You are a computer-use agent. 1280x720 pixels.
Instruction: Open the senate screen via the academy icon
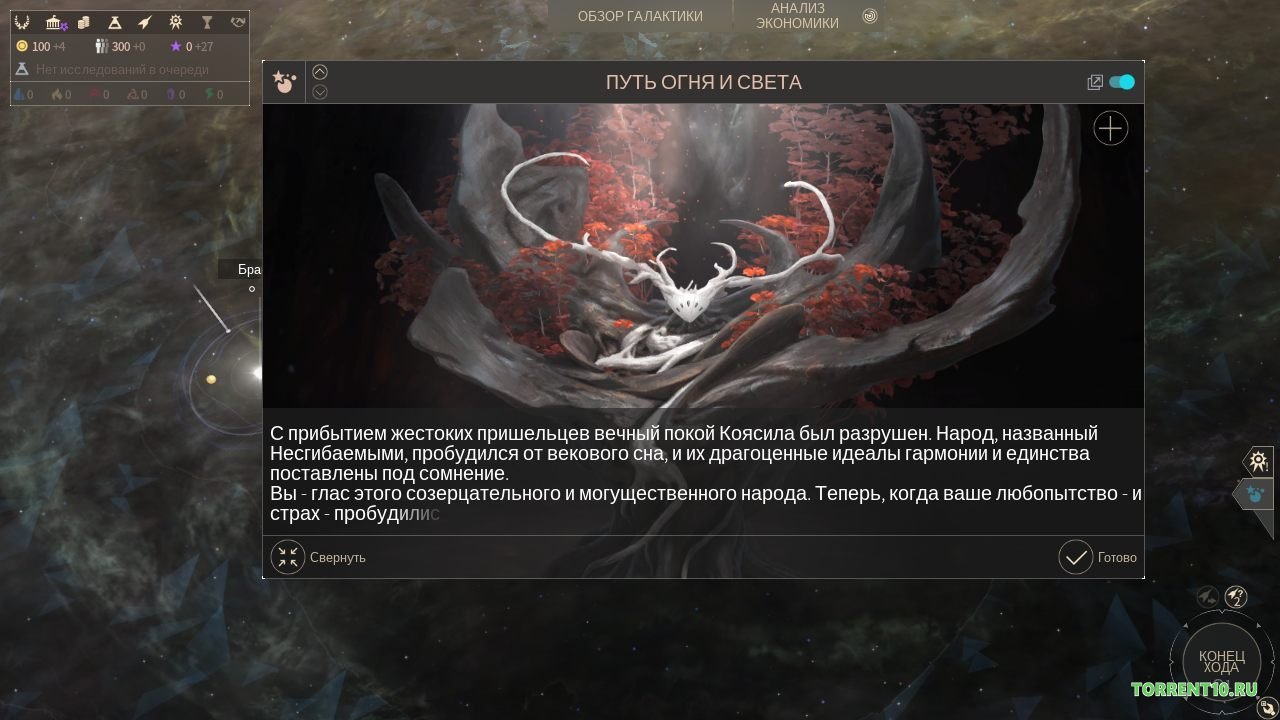pyautogui.click(x=53, y=22)
